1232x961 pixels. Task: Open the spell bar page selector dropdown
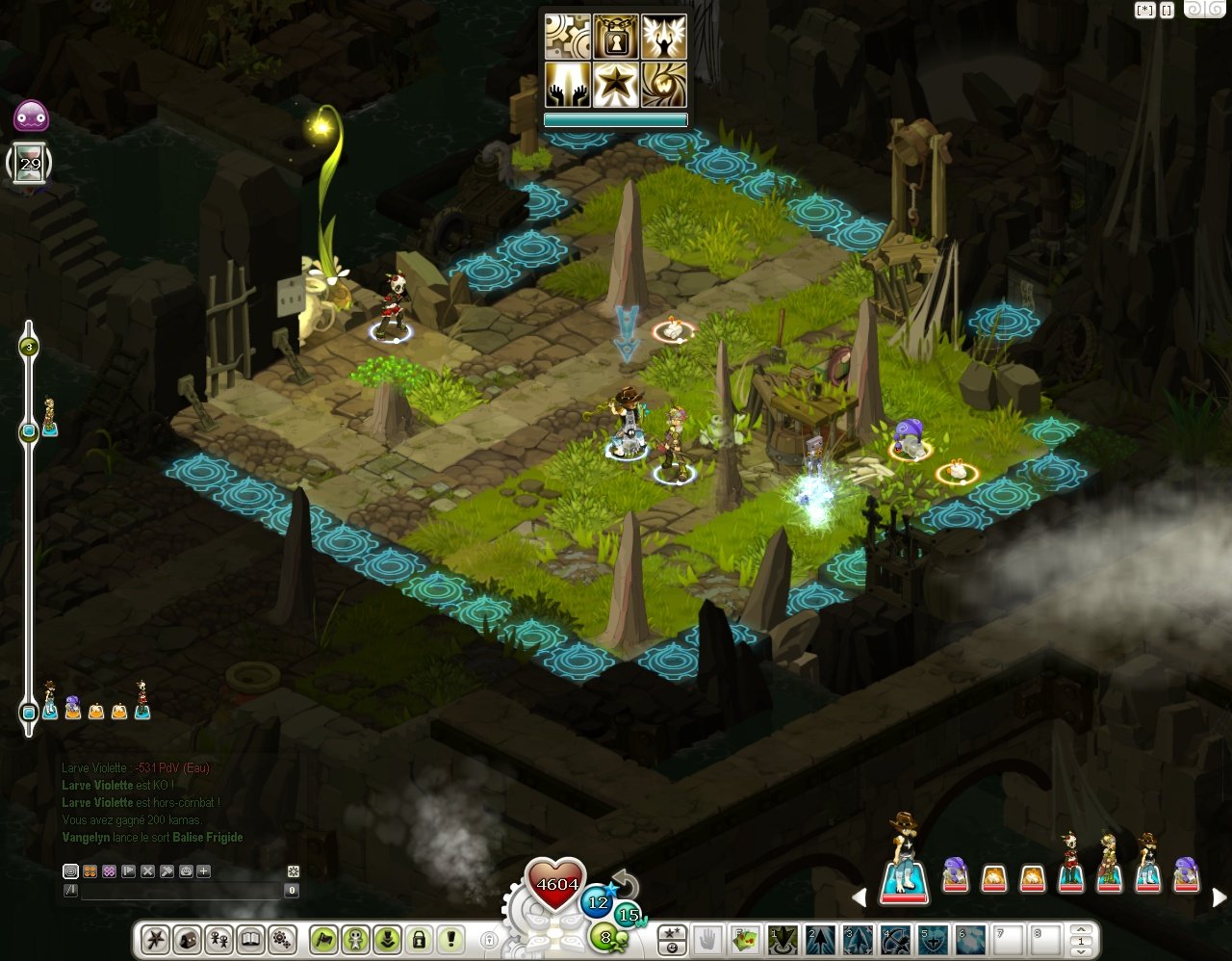pyautogui.click(x=1080, y=942)
